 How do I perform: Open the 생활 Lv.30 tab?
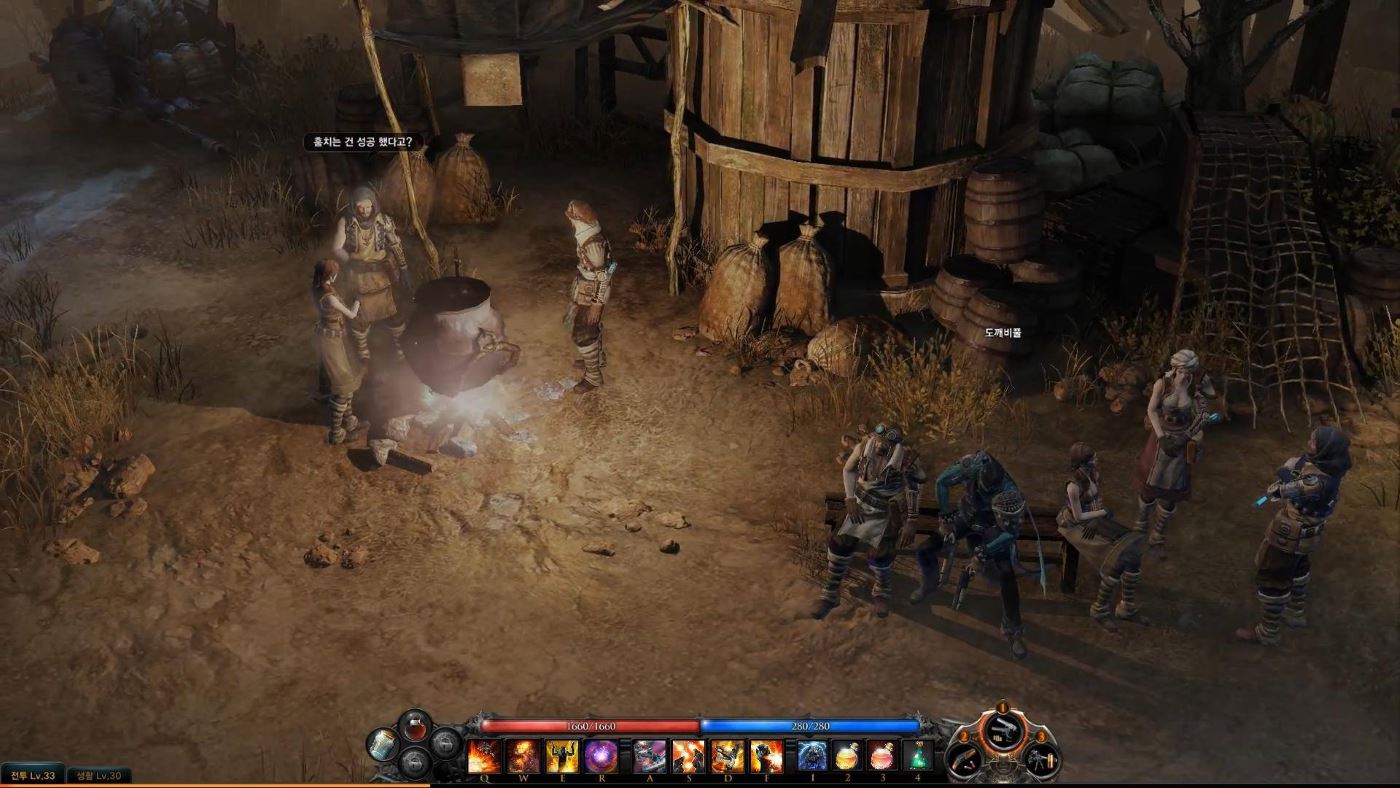[99, 775]
